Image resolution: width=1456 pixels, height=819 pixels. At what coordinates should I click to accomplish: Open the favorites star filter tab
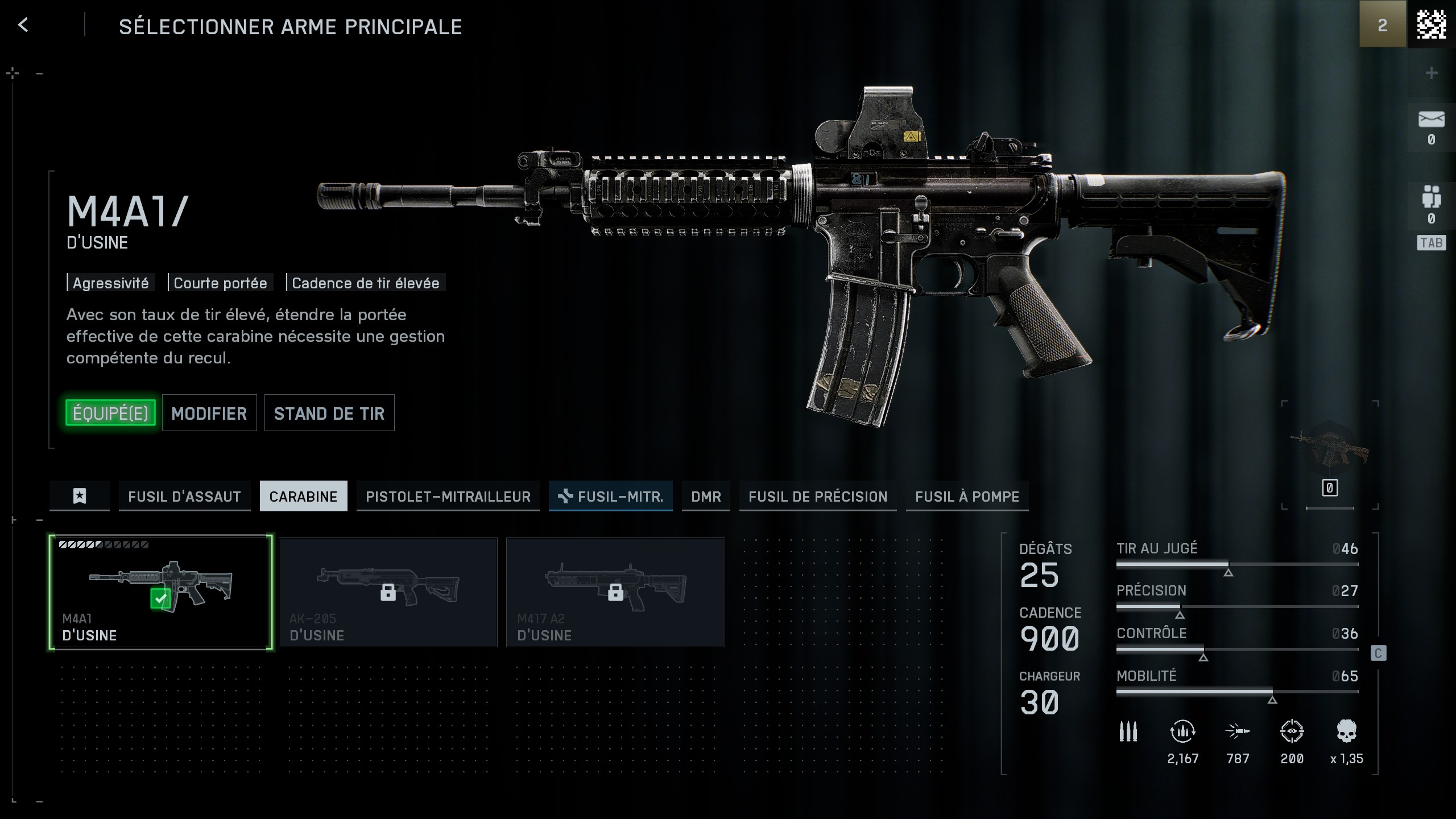tap(79, 496)
